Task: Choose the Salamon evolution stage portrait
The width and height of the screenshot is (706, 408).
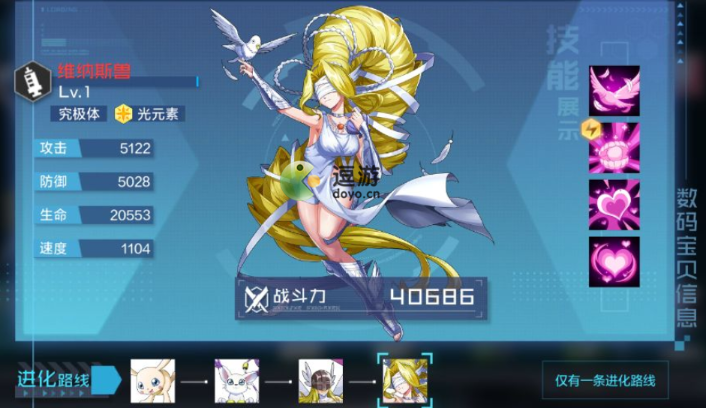Action: click(x=152, y=381)
